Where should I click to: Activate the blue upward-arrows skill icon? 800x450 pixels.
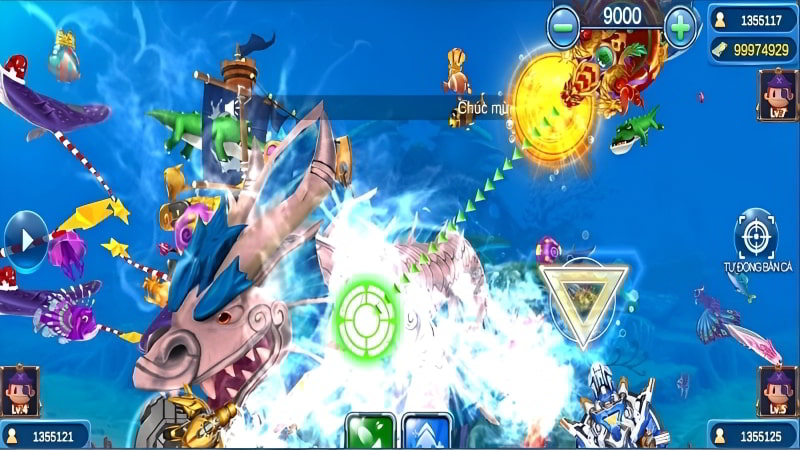(x=424, y=433)
